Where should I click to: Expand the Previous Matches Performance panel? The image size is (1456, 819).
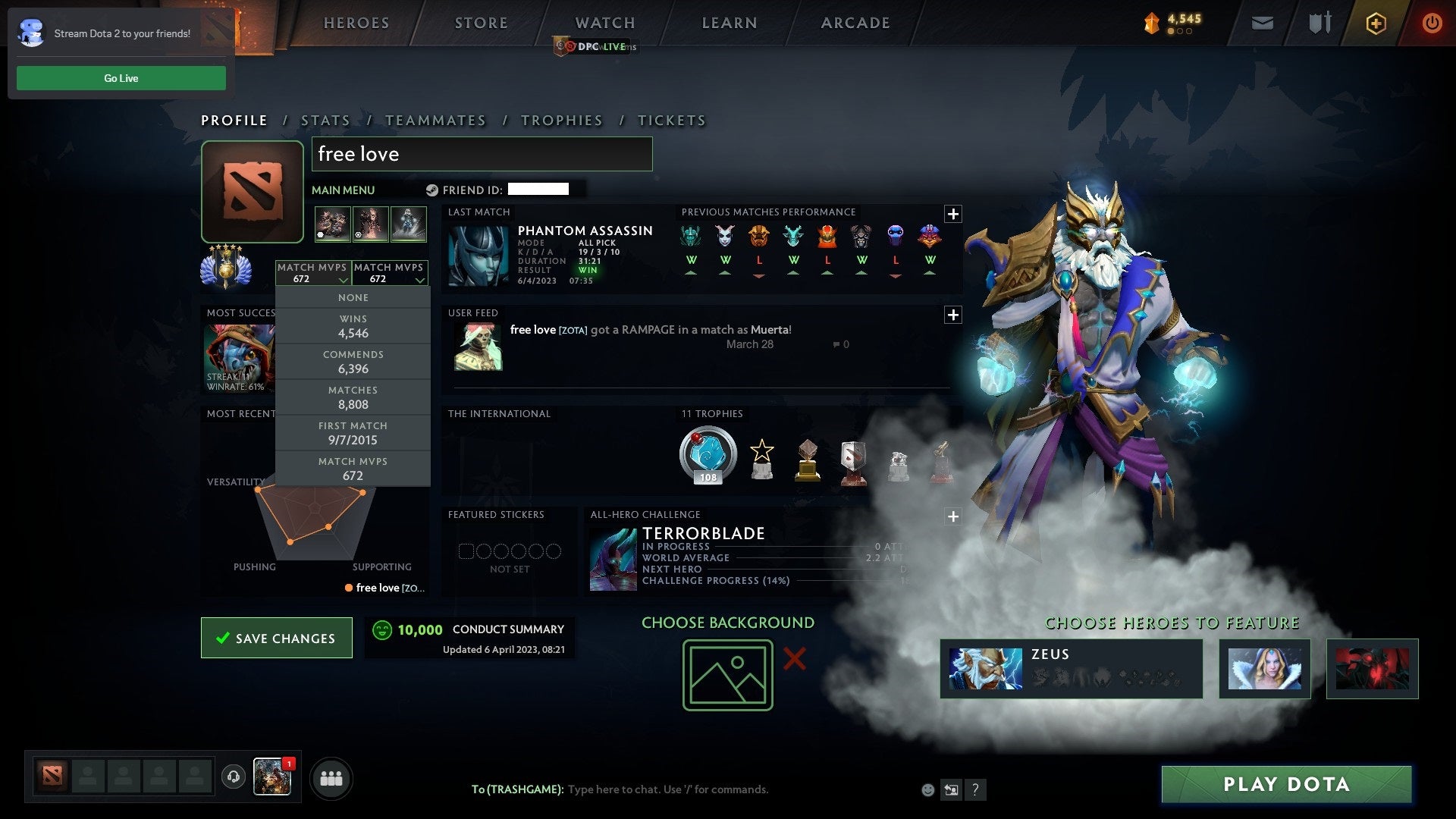953,214
